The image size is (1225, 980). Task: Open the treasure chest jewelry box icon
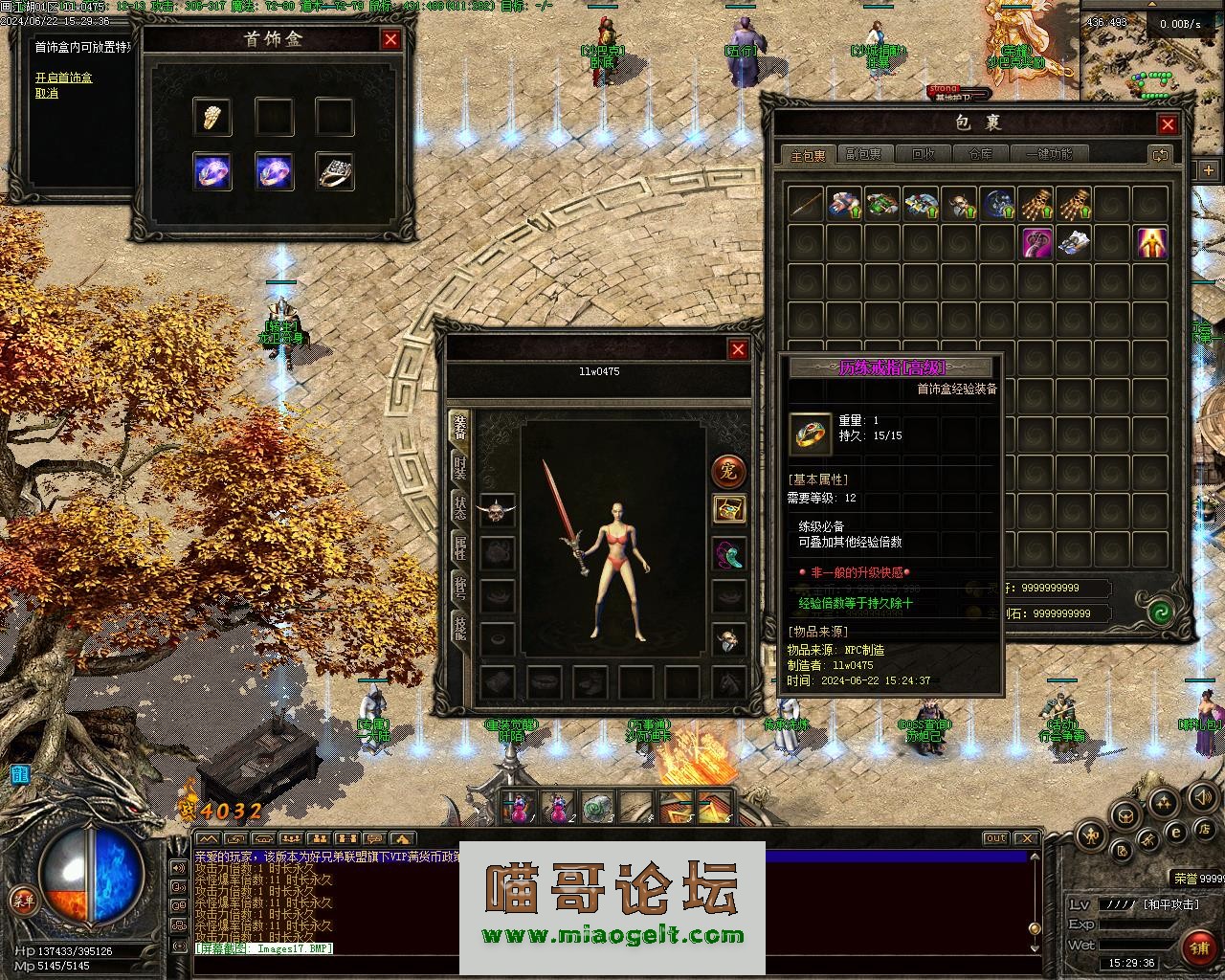[x=729, y=509]
